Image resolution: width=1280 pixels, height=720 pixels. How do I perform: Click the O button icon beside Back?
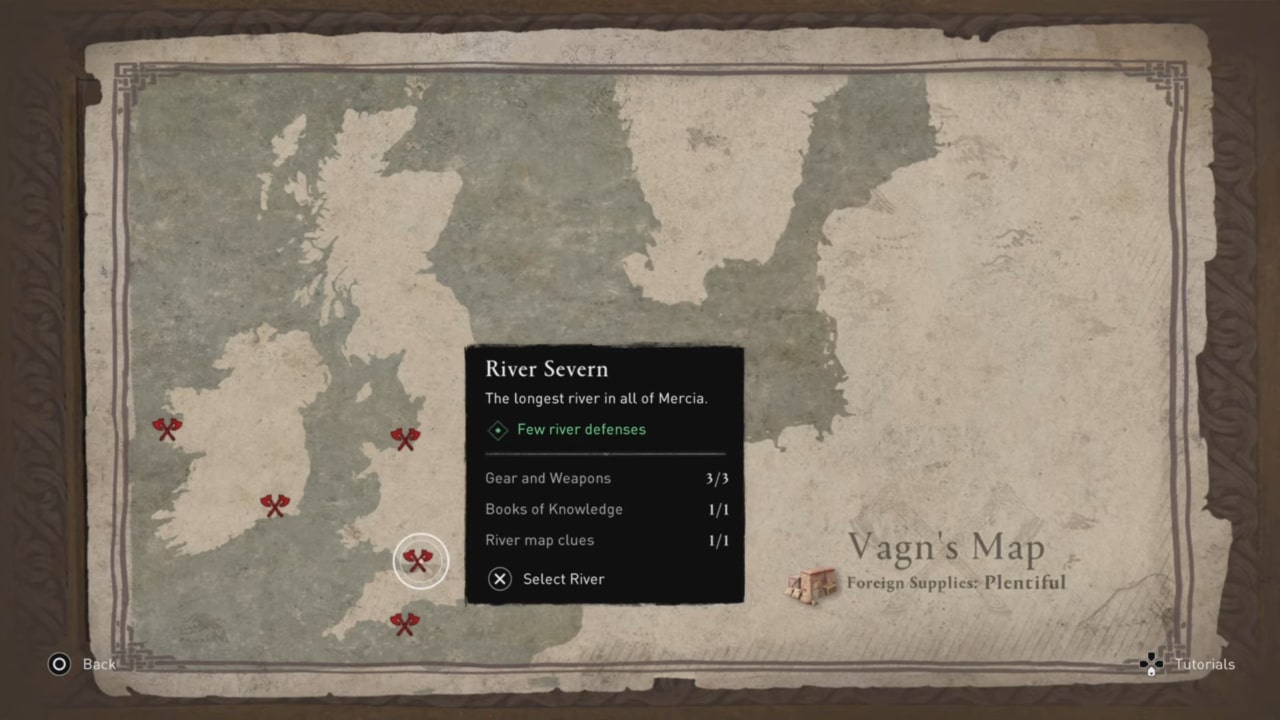coord(60,664)
